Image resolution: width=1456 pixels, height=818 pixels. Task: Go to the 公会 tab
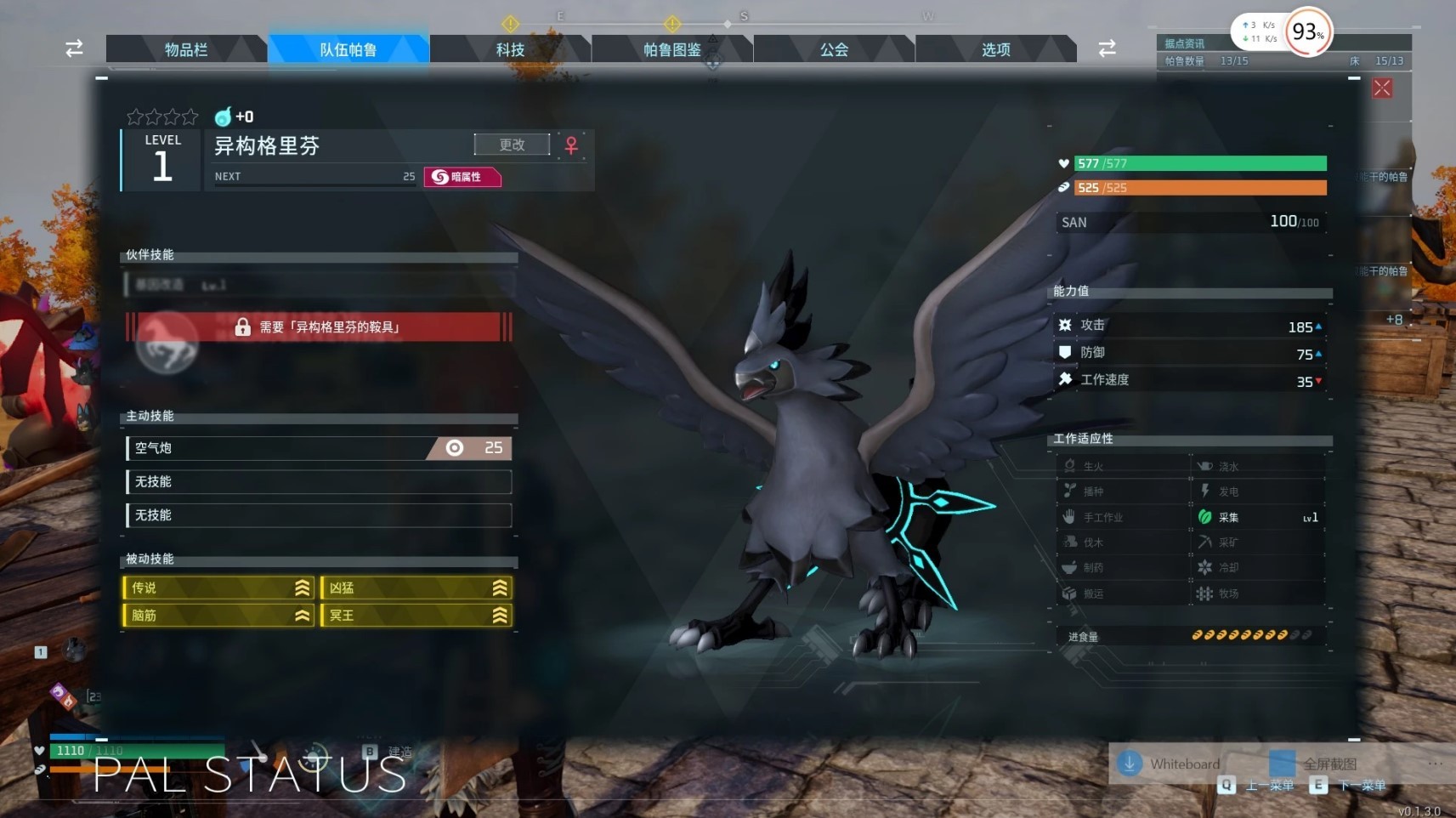[x=834, y=49]
